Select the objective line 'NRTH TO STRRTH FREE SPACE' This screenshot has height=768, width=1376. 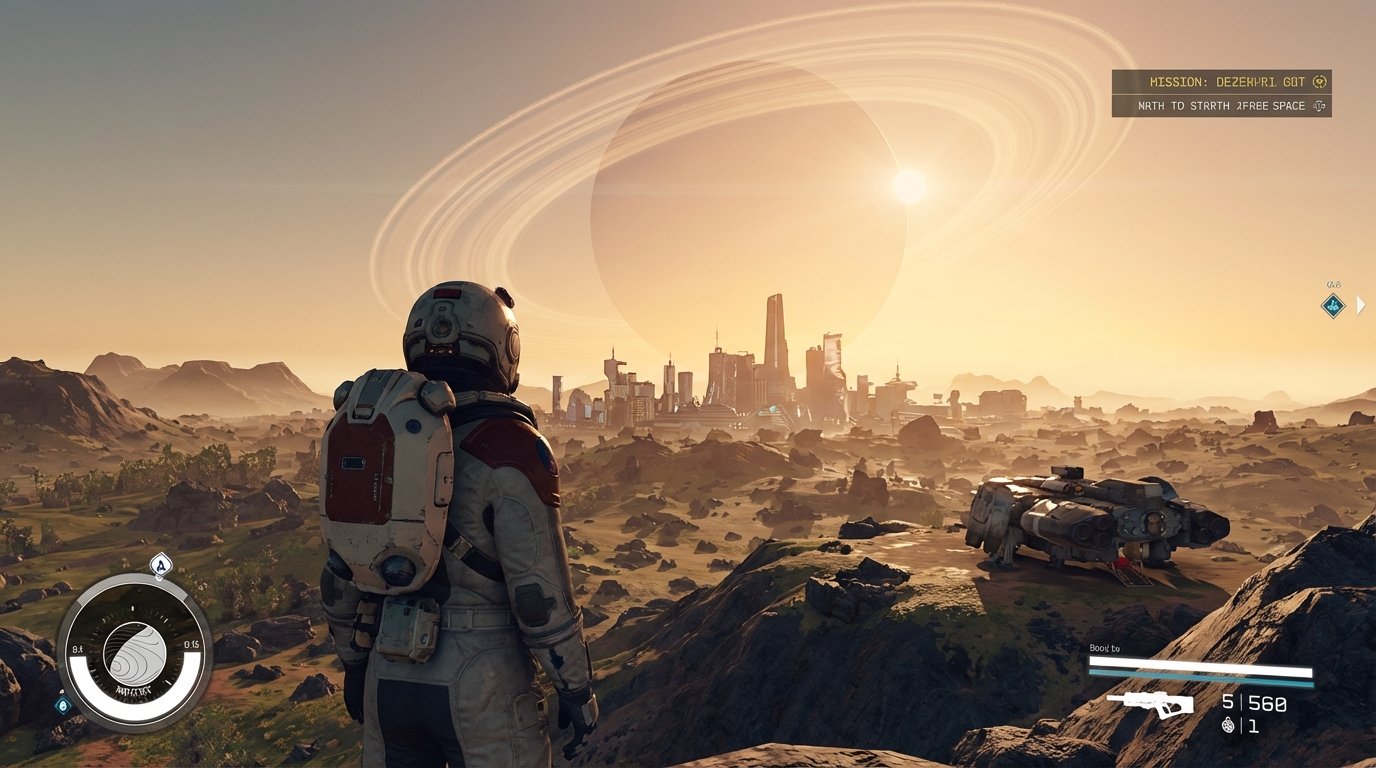(1220, 105)
